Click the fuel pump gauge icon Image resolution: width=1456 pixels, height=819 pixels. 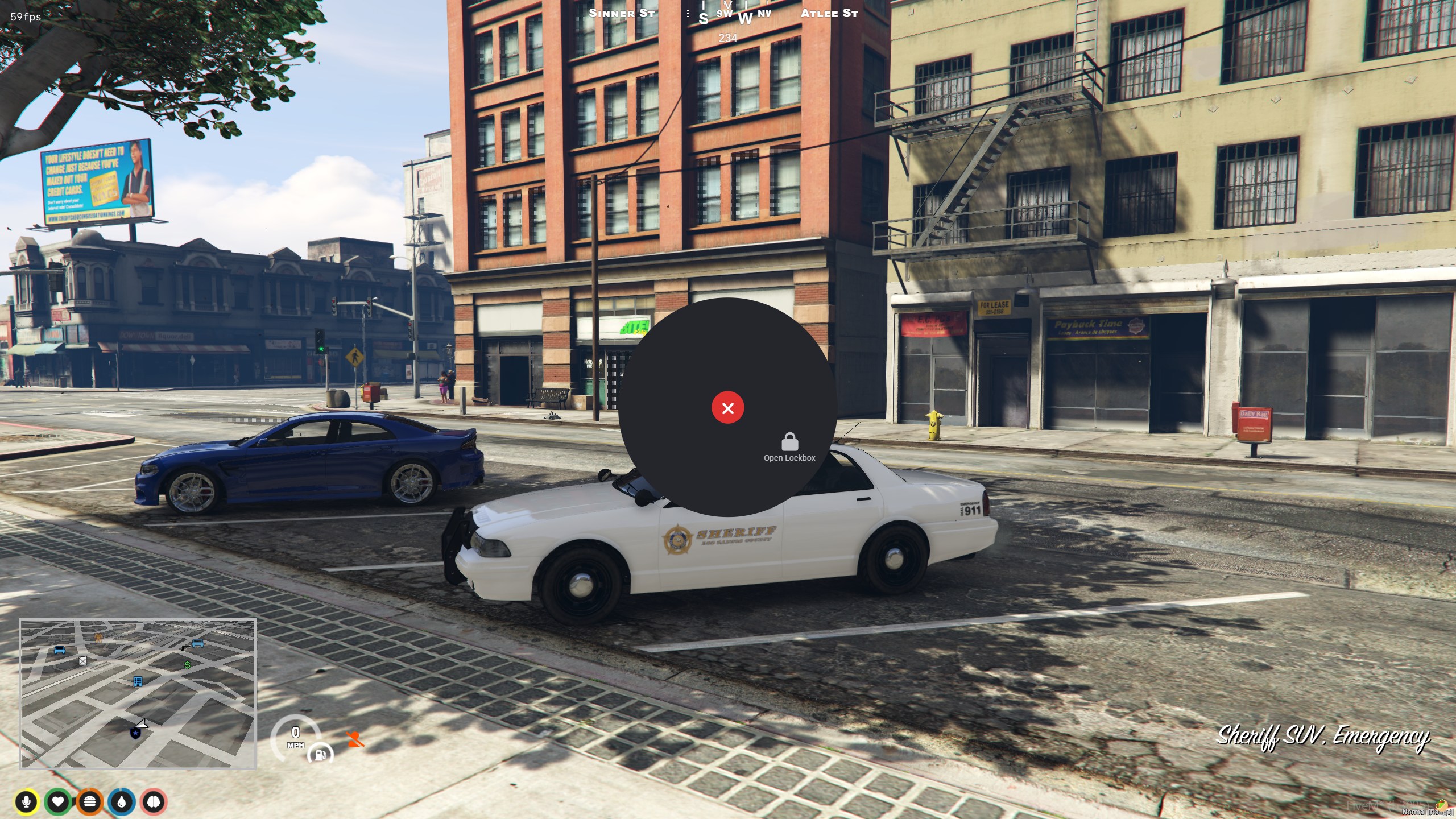pos(320,755)
